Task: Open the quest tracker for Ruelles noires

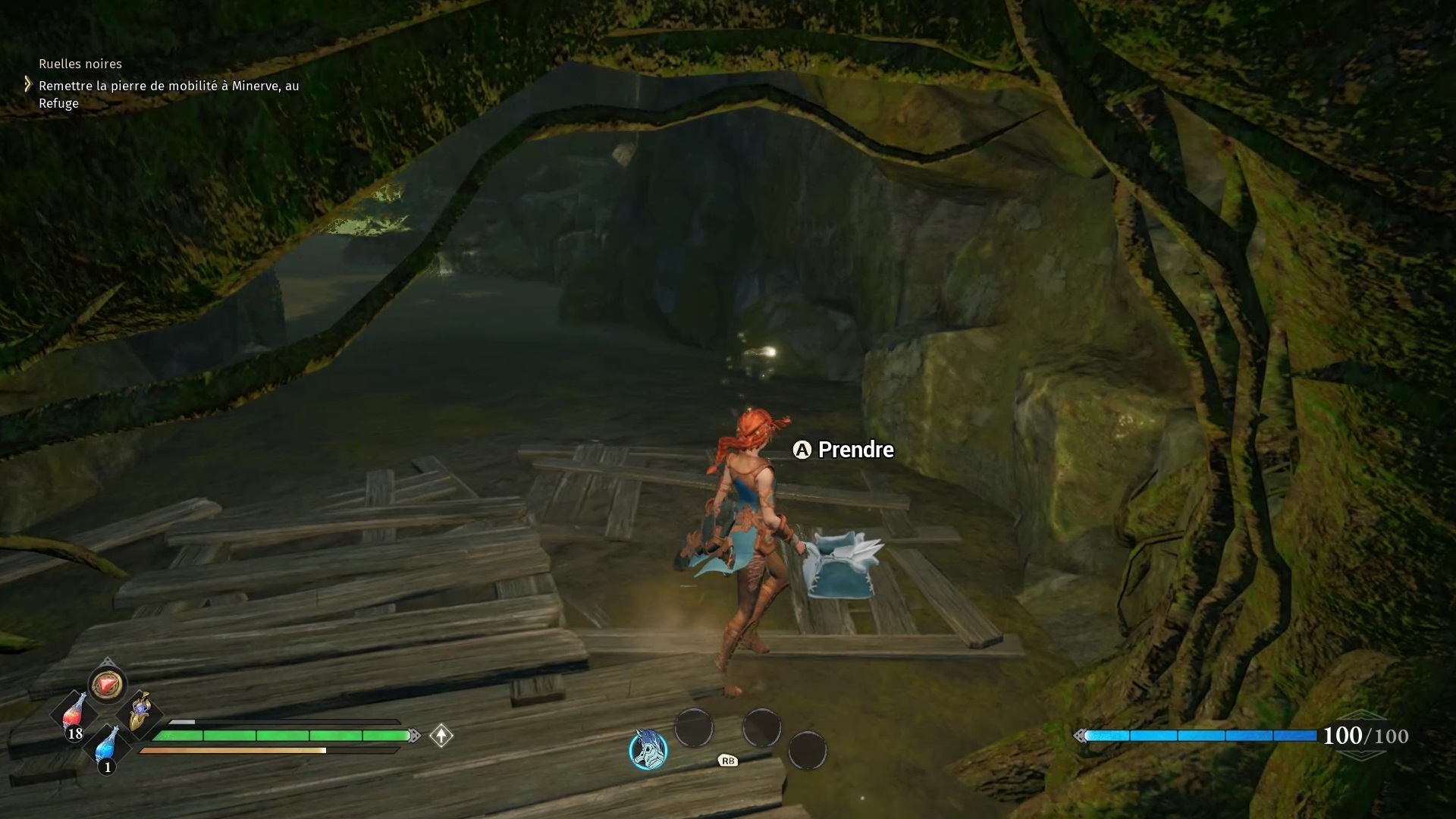Action: click(x=80, y=64)
